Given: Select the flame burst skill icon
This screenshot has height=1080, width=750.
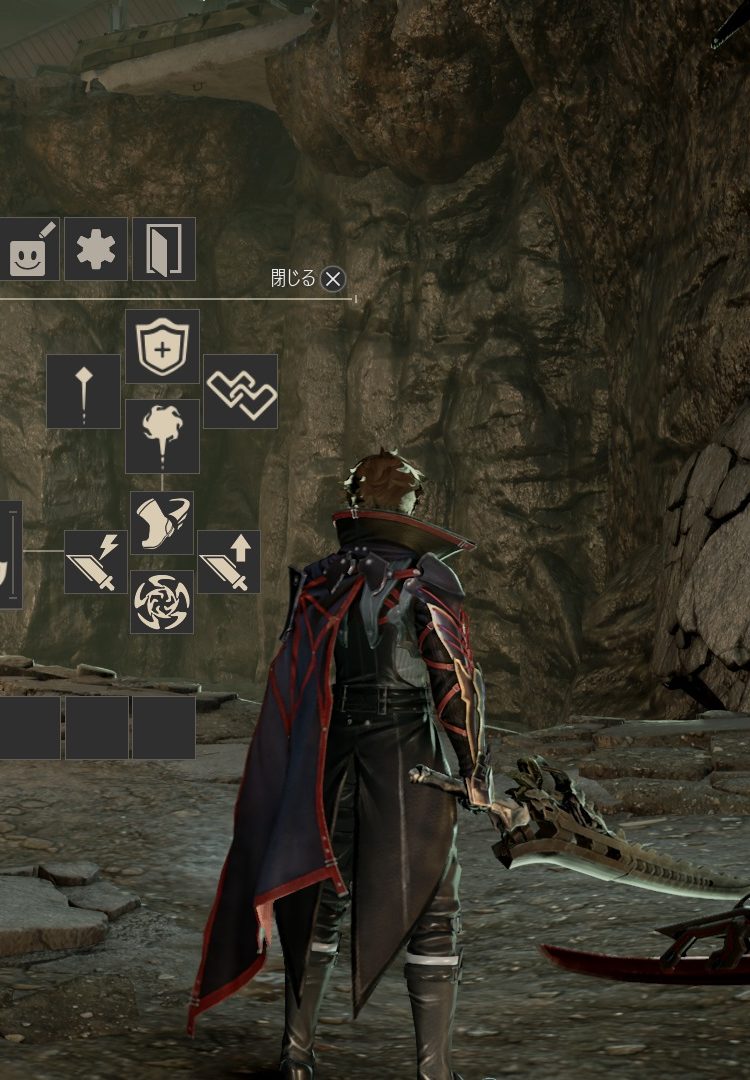Looking at the screenshot, I should click(162, 436).
